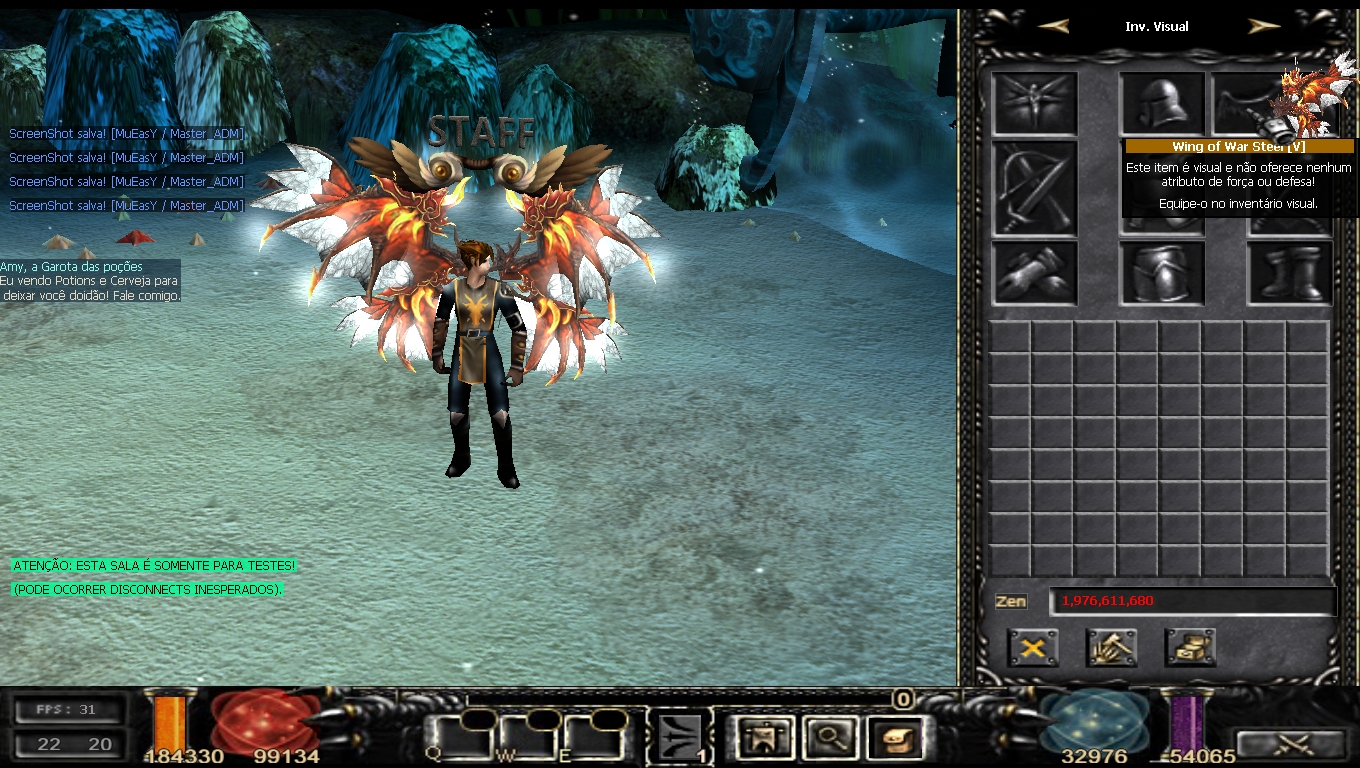Open the character banner button
Screen dimensions: 1360x768
point(762,739)
